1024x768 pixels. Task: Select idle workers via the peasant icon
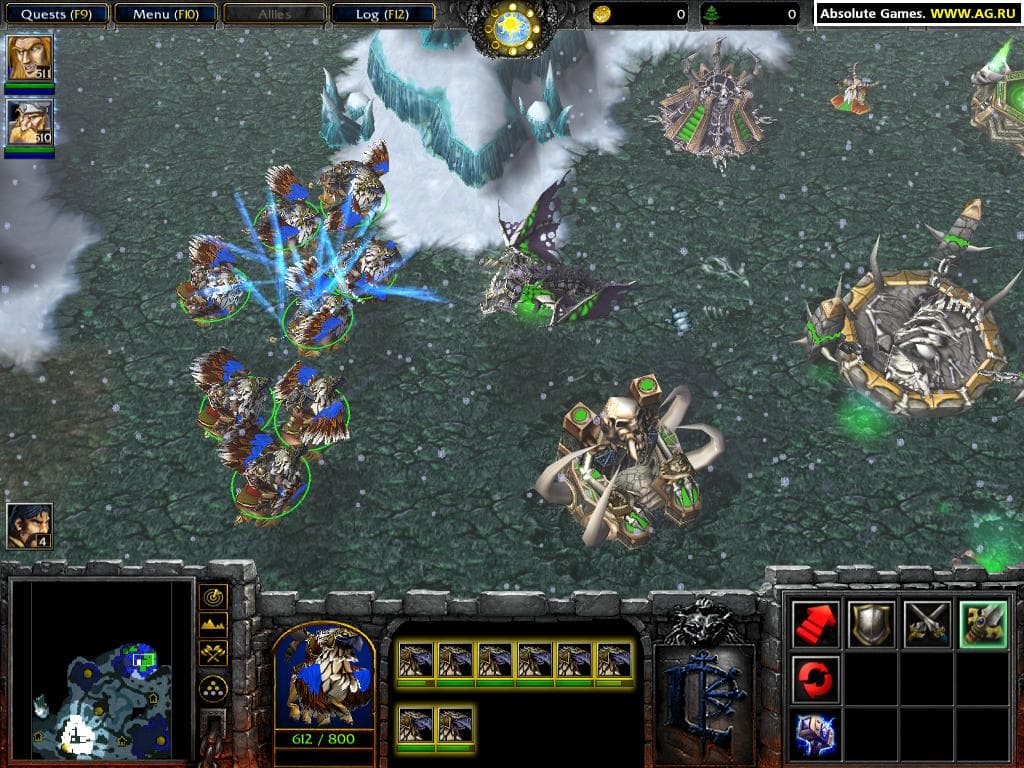(29, 525)
